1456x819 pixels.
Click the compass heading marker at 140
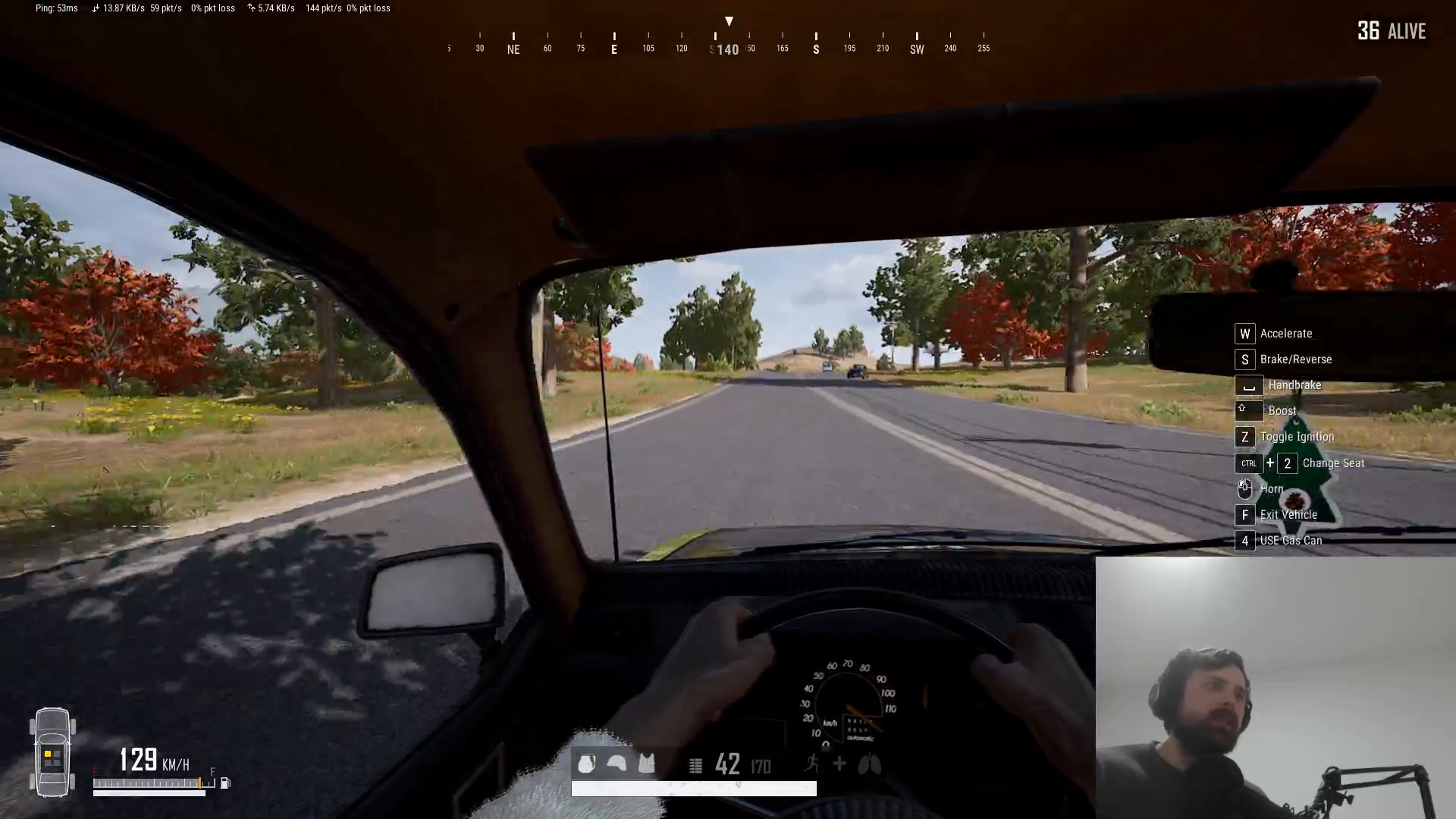click(727, 49)
